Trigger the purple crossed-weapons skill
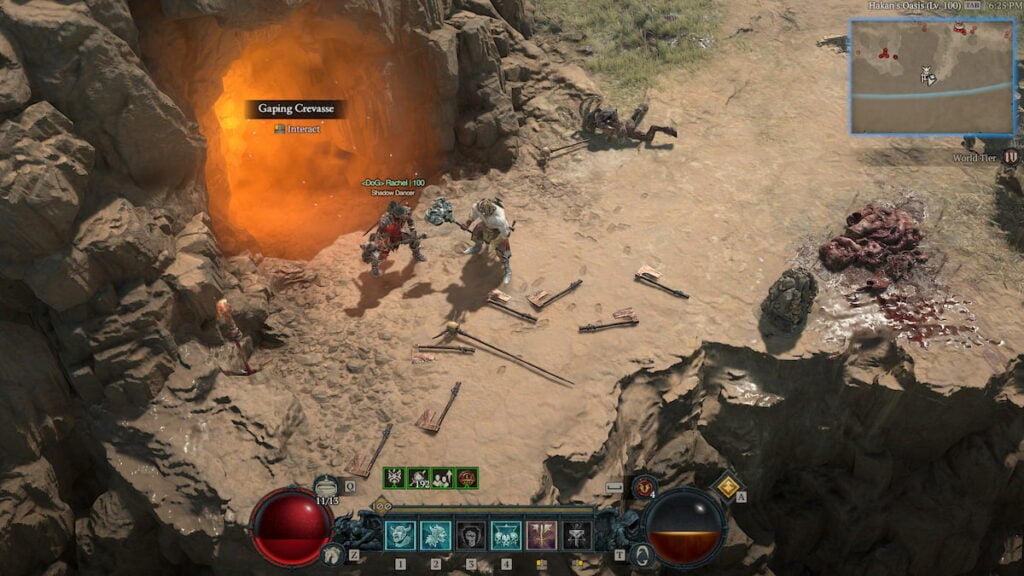The width and height of the screenshot is (1024, 576). click(541, 536)
